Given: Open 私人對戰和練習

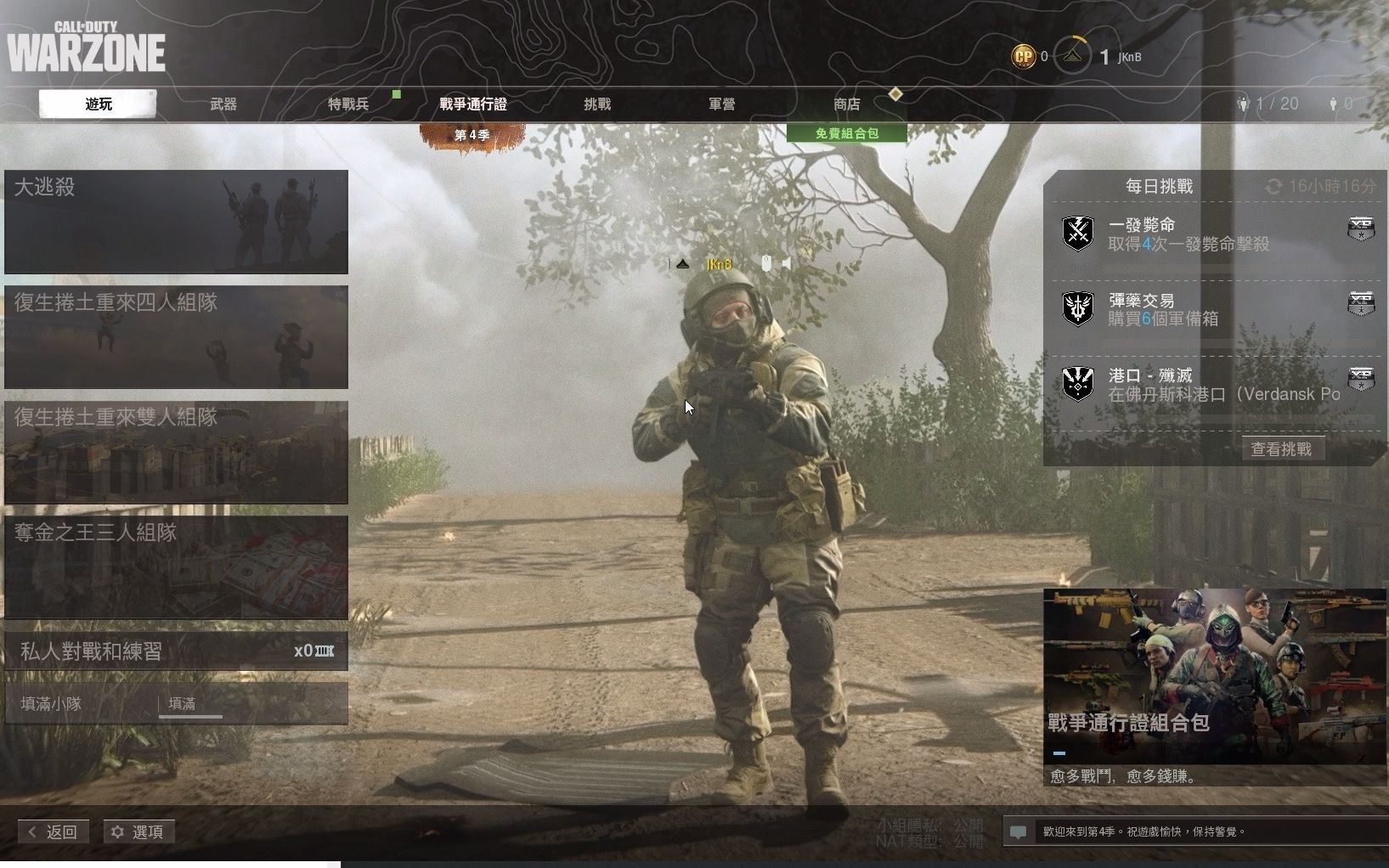Looking at the screenshot, I should tap(176, 651).
